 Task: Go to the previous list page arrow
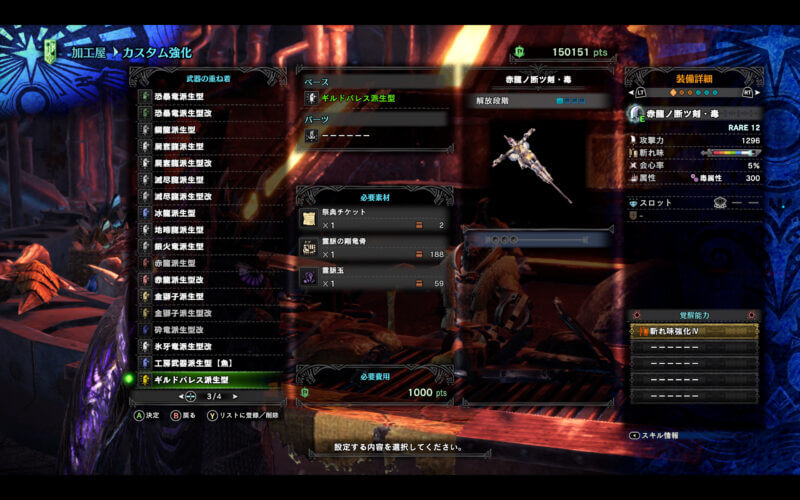[187, 397]
